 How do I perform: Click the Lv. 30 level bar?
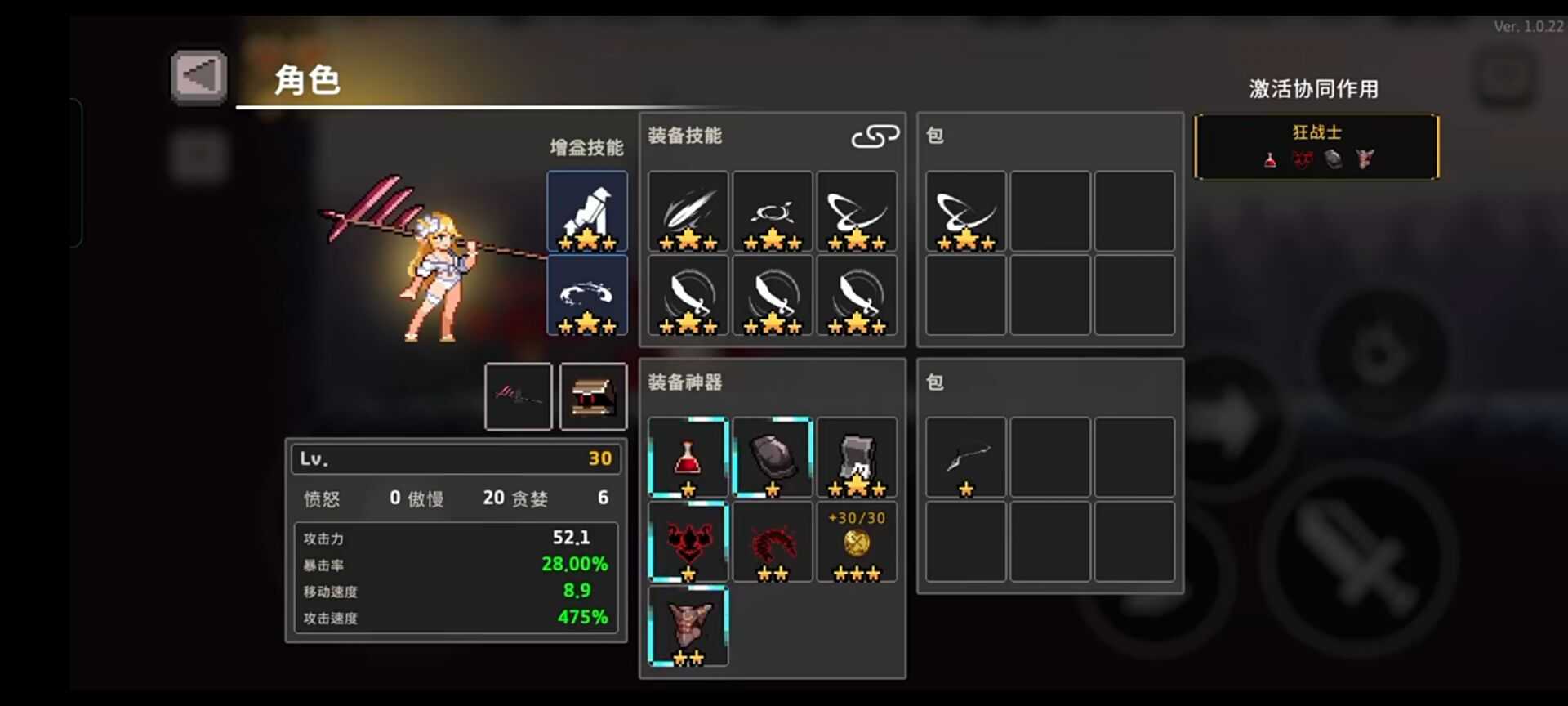pos(455,458)
